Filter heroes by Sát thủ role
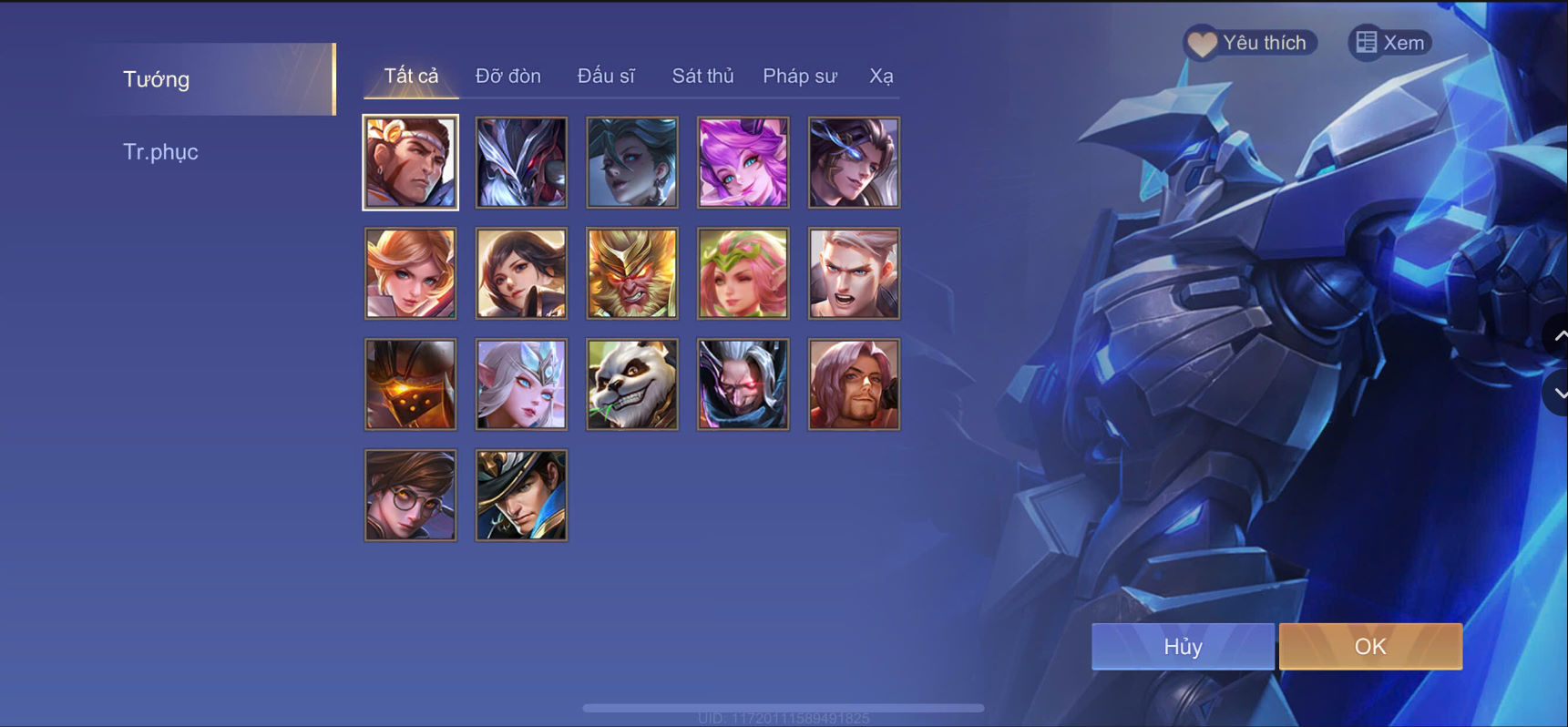The height and width of the screenshot is (727, 1568). [x=702, y=76]
